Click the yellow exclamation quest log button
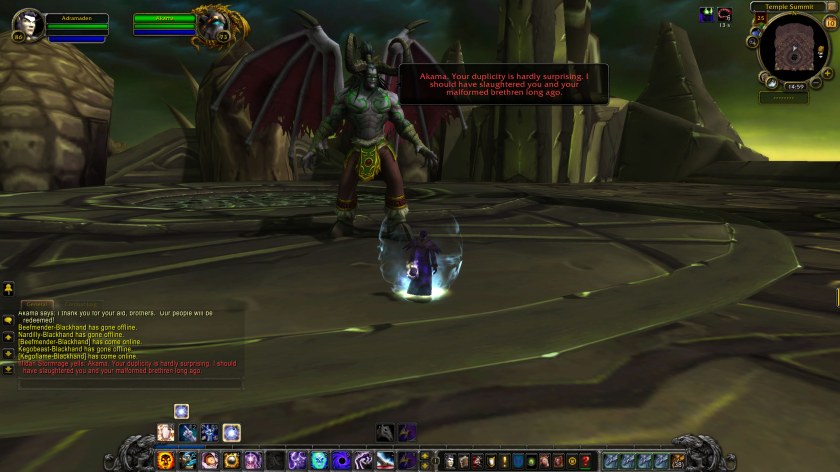The image size is (840, 472). 504,461
